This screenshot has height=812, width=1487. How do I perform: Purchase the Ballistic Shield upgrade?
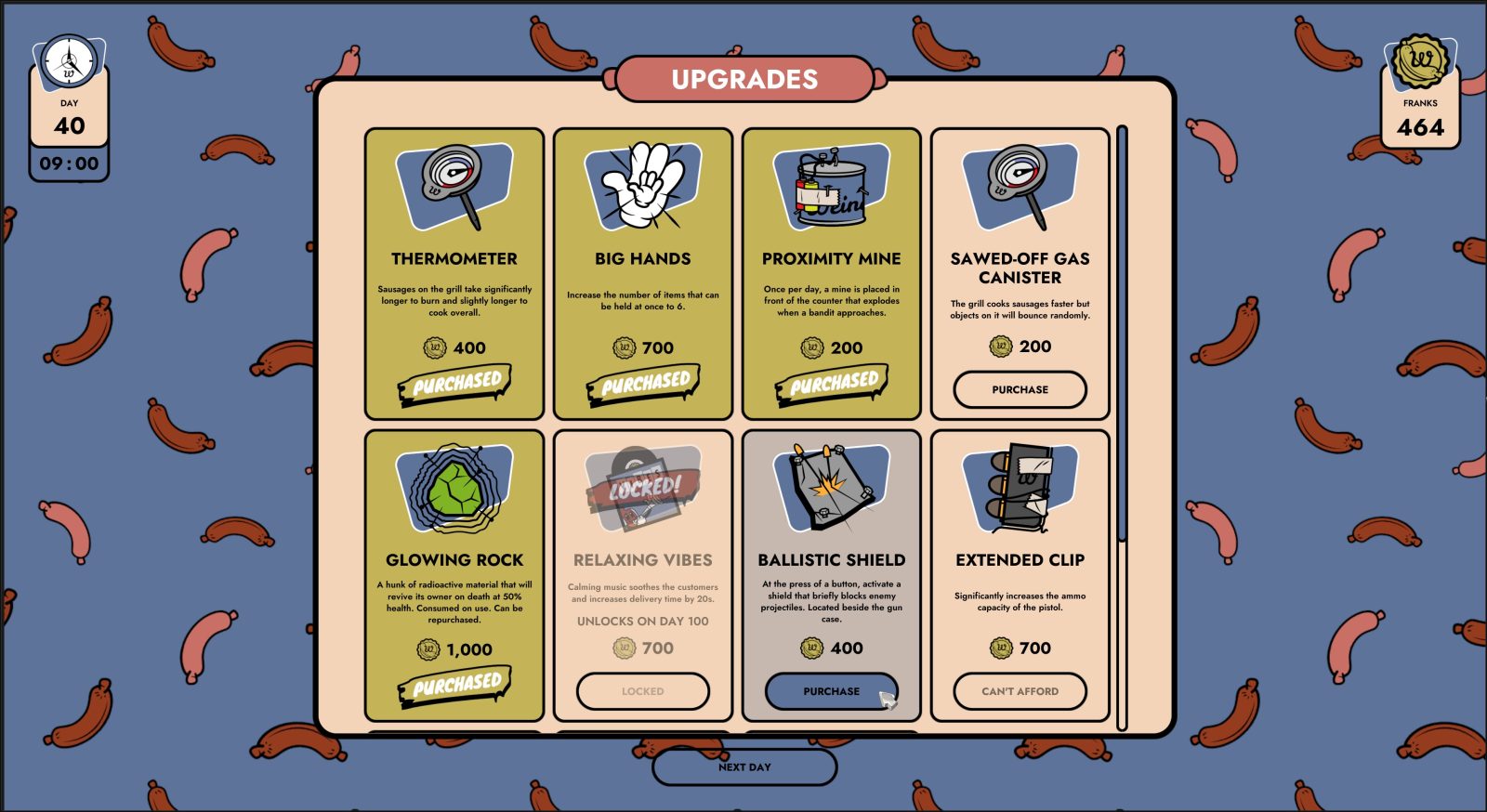(x=832, y=691)
